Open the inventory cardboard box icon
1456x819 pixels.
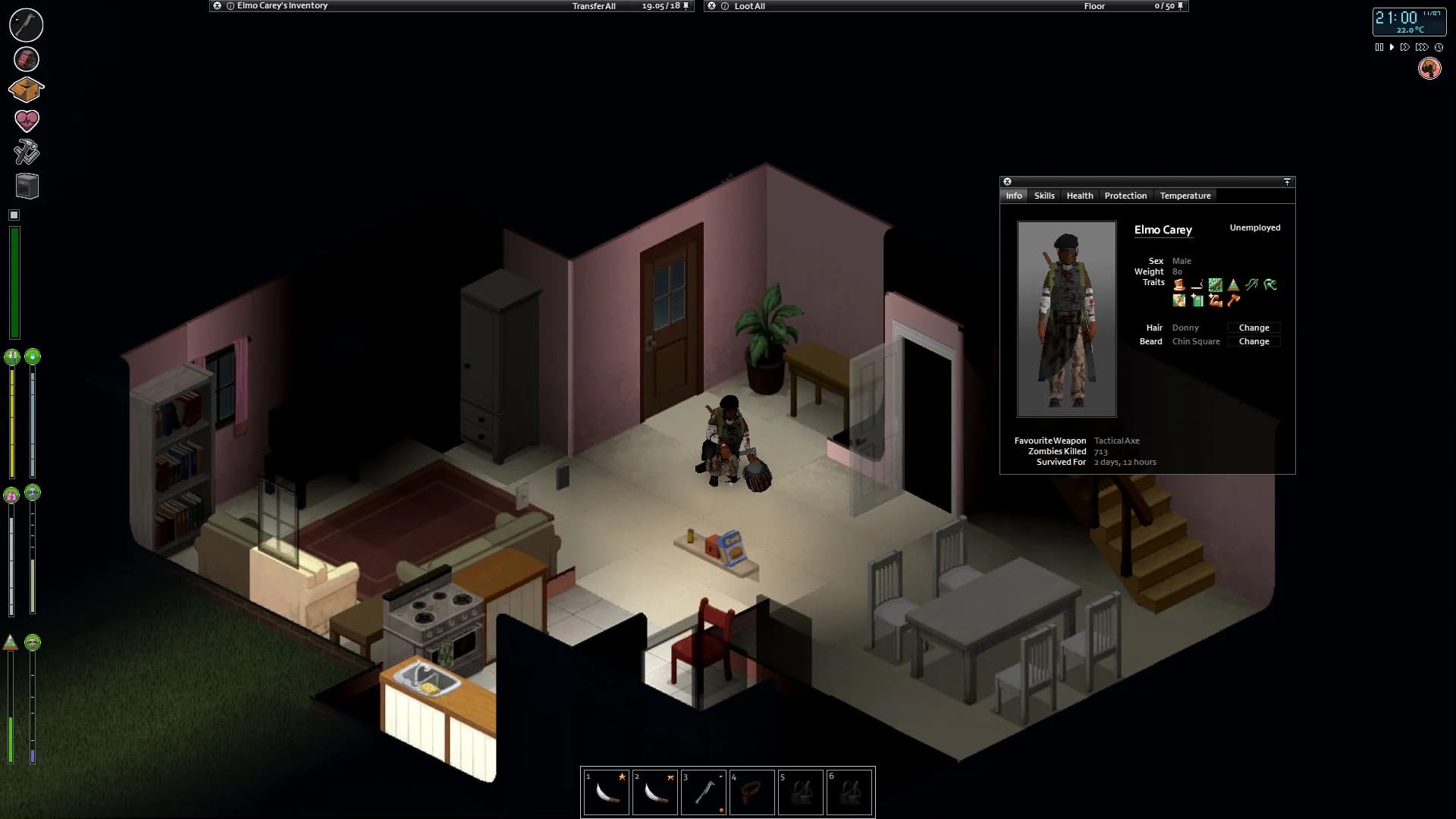pyautogui.click(x=26, y=89)
